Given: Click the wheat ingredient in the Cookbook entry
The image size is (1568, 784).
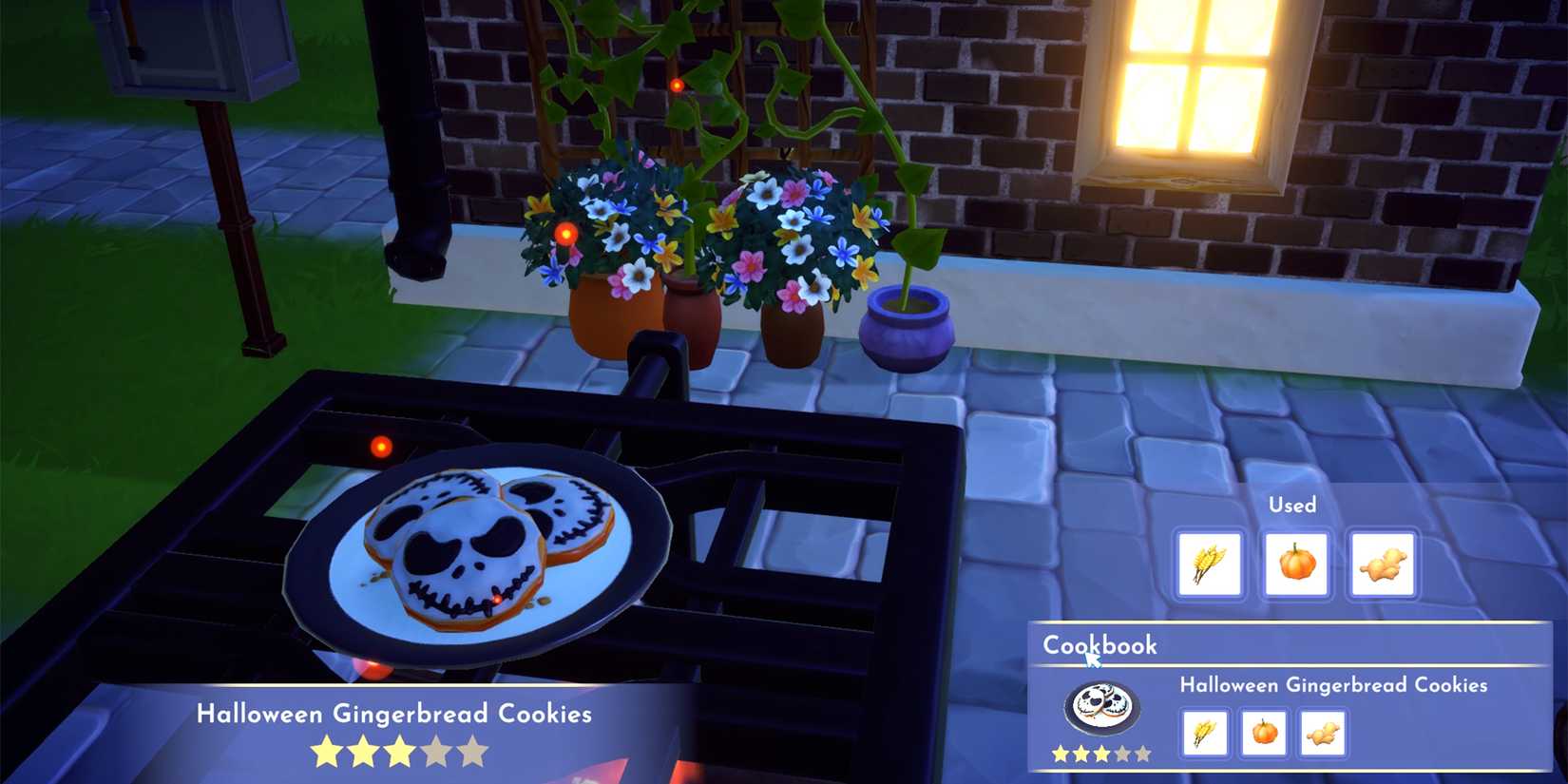Looking at the screenshot, I should pos(1205,732).
